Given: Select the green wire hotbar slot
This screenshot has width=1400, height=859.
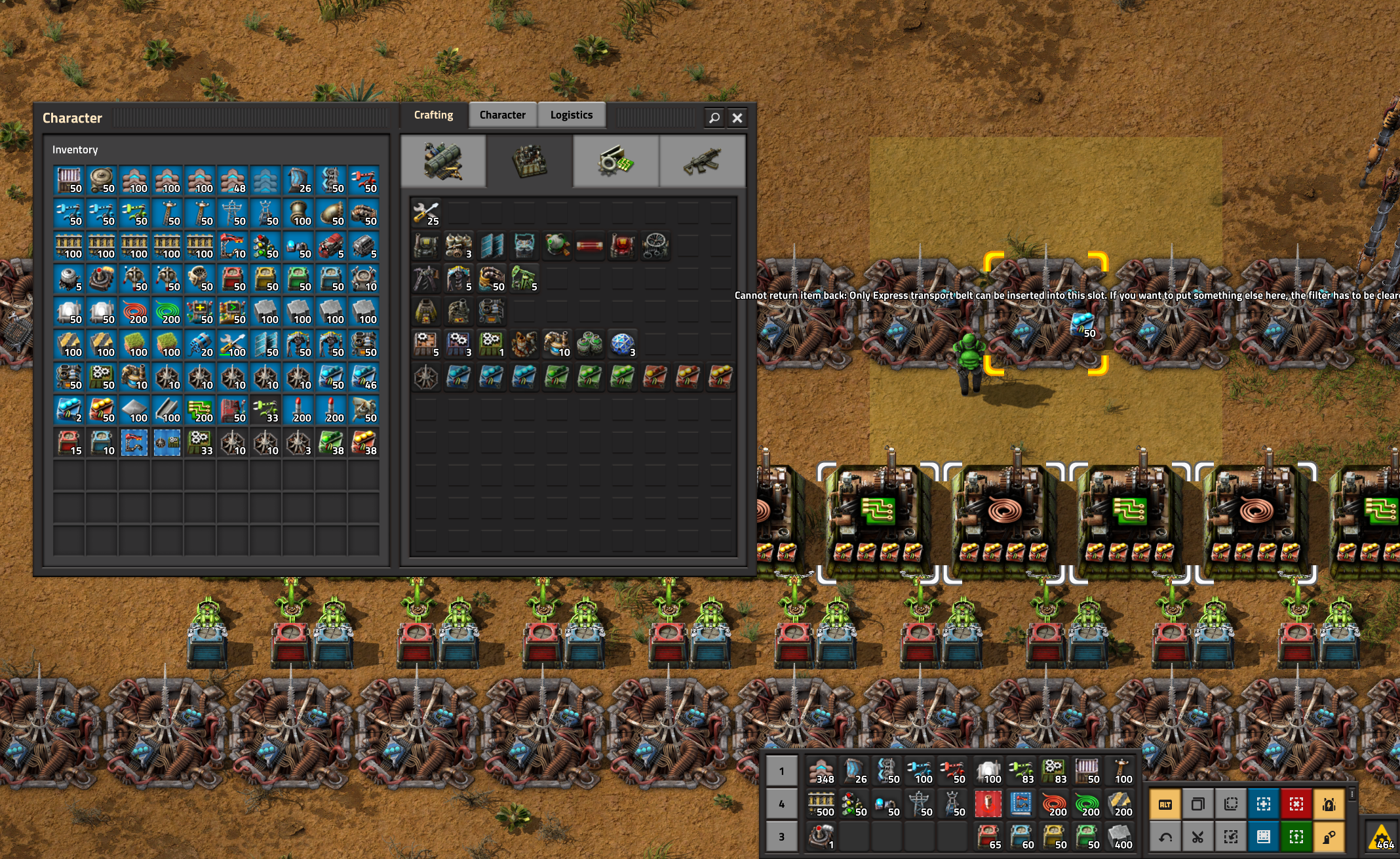Looking at the screenshot, I should tap(1087, 804).
